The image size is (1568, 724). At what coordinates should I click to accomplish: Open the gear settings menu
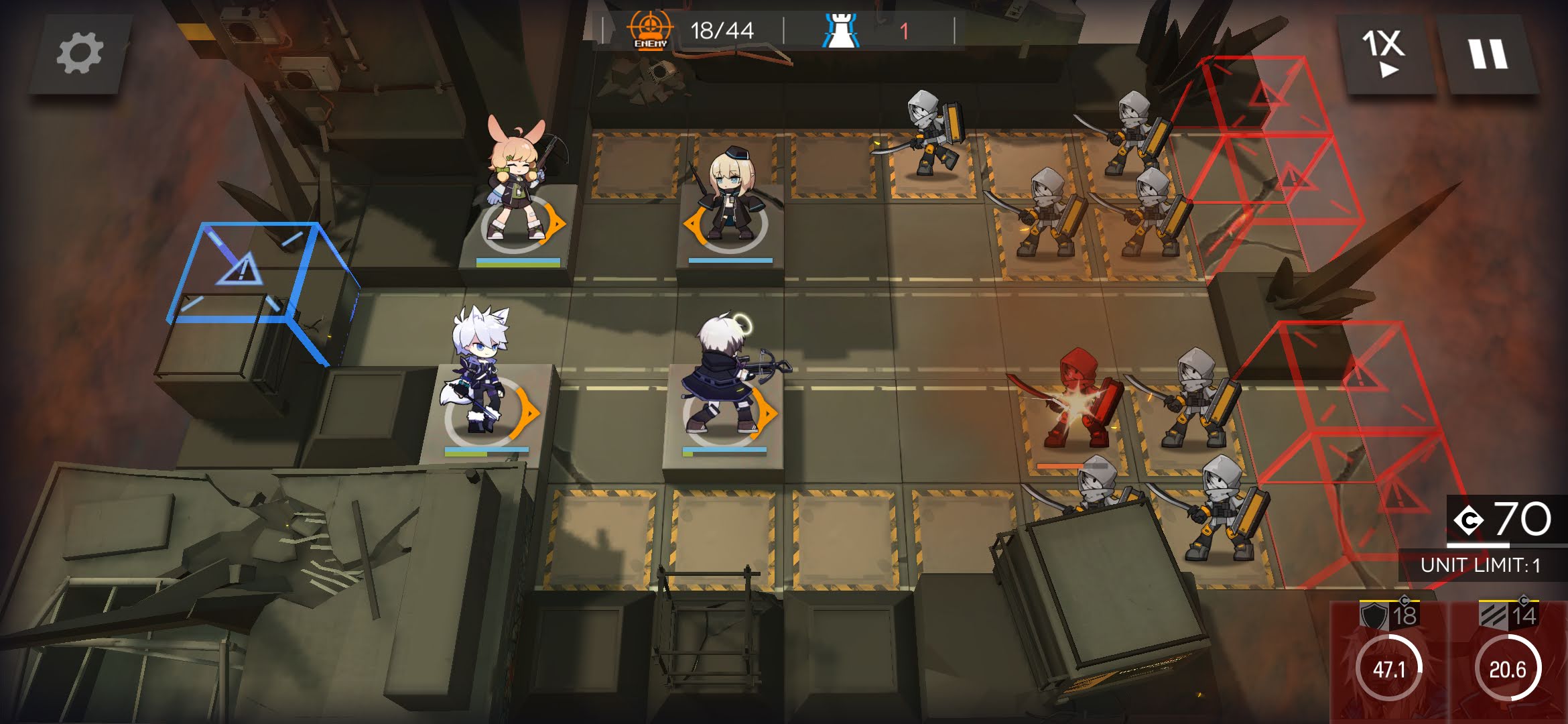(x=80, y=54)
